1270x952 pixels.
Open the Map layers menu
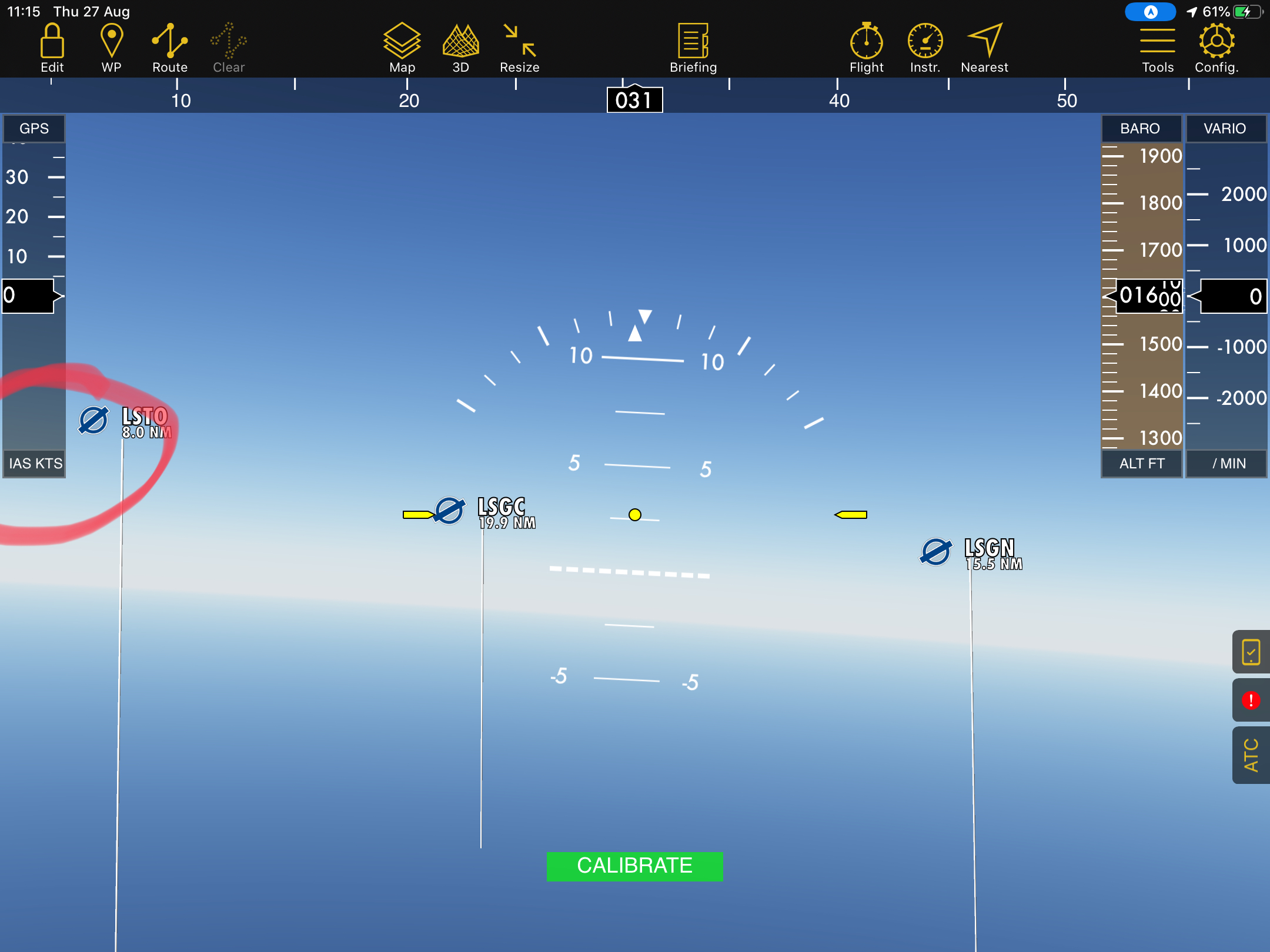[x=402, y=48]
